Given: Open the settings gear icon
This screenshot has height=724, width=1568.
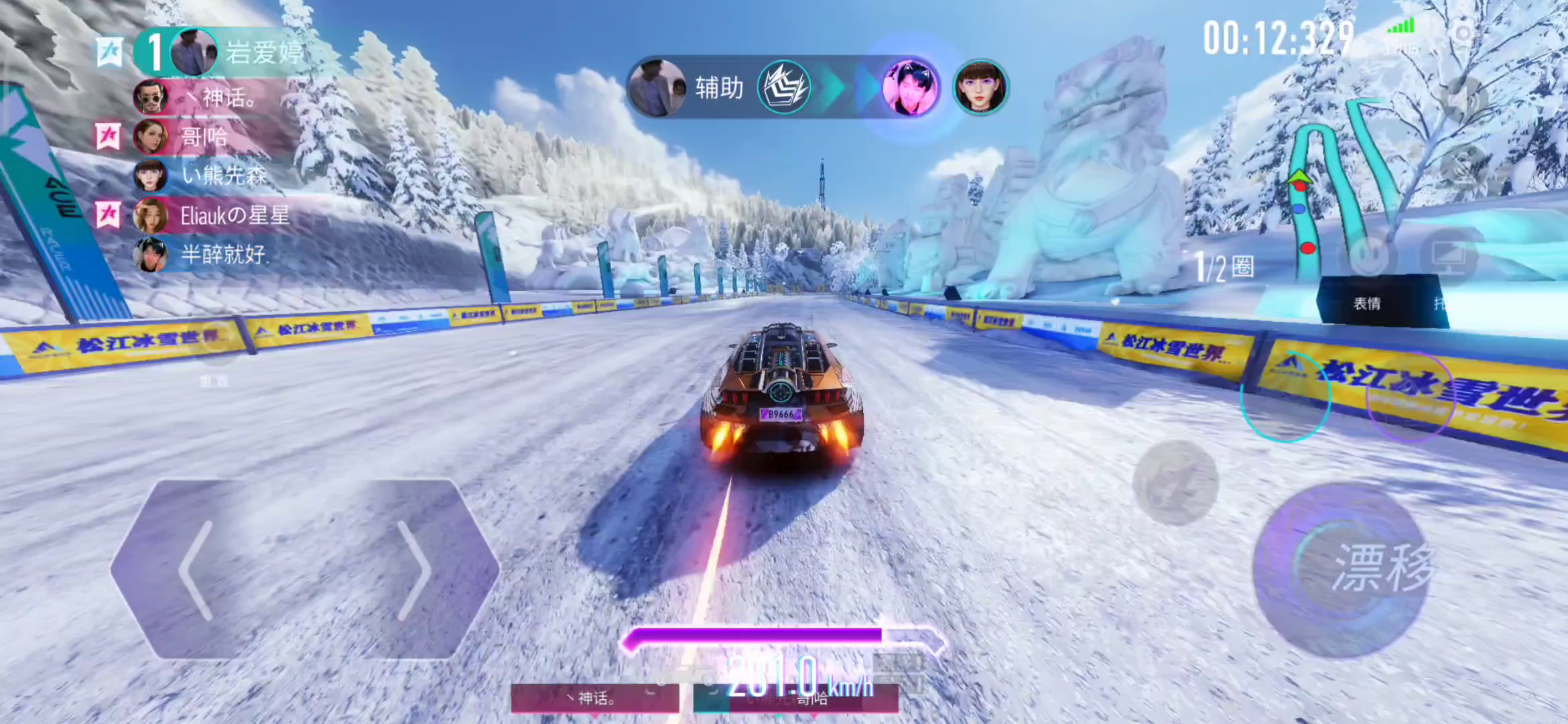Looking at the screenshot, I should coord(1463,32).
